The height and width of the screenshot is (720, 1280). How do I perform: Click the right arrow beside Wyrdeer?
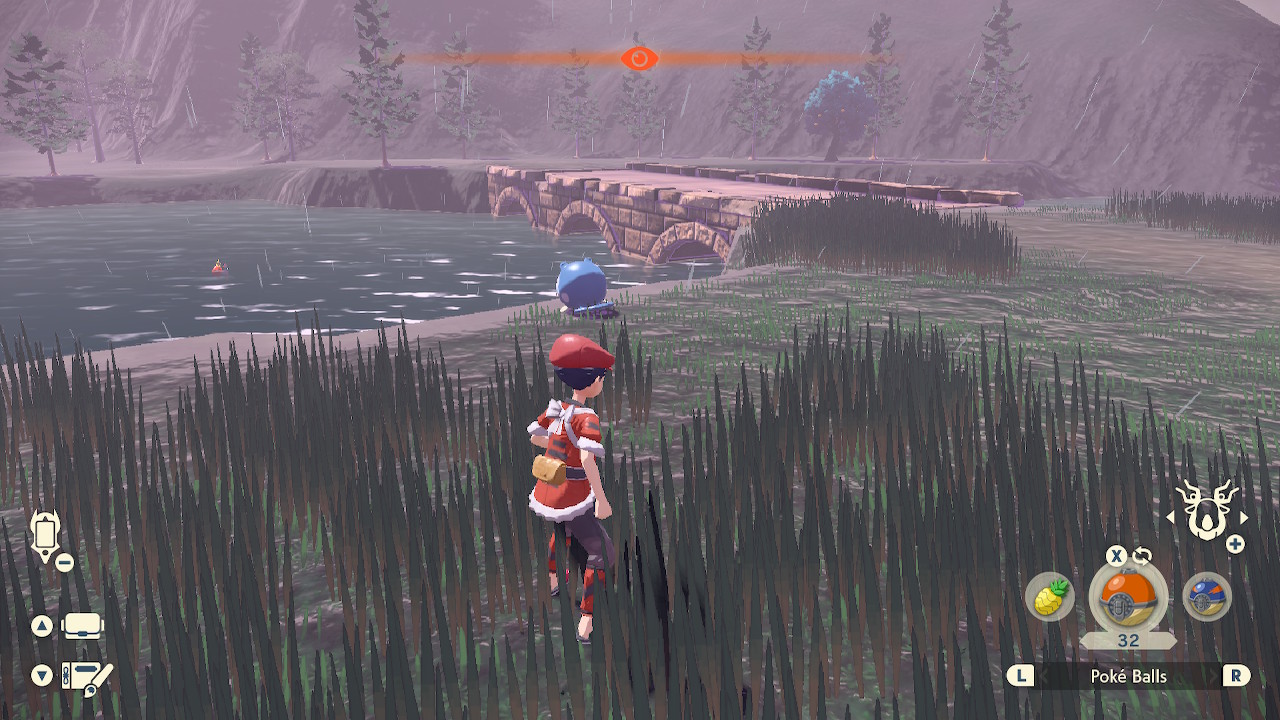coord(1243,518)
